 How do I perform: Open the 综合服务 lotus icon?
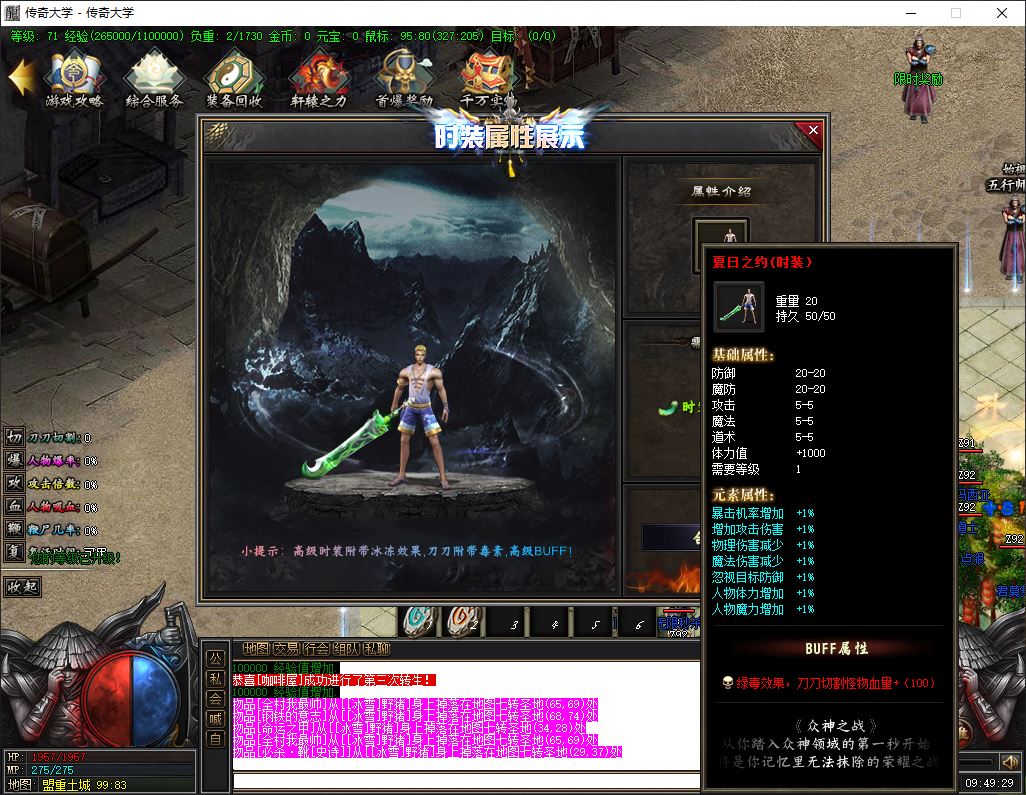click(x=154, y=77)
